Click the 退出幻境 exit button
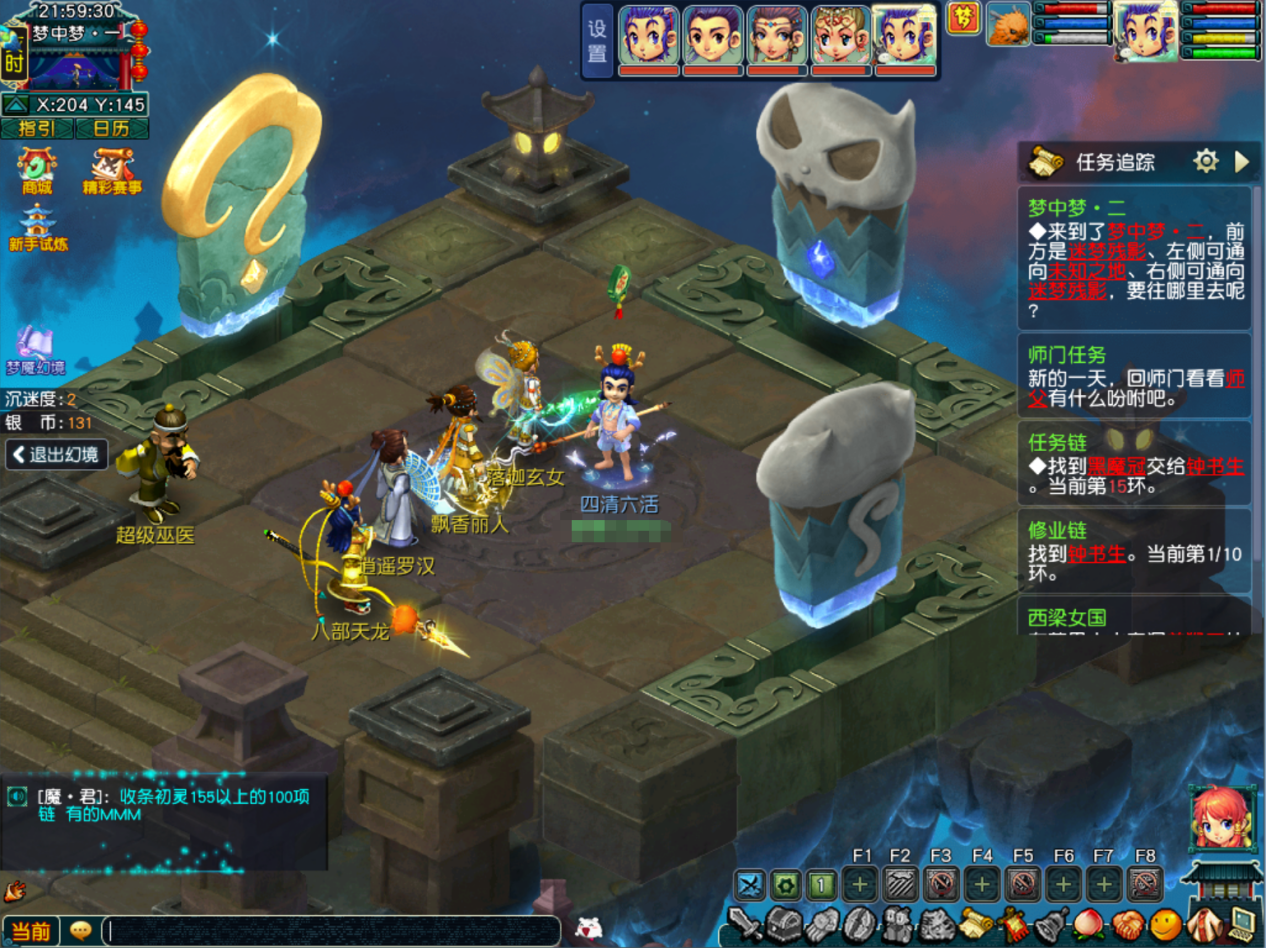 [x=56, y=454]
